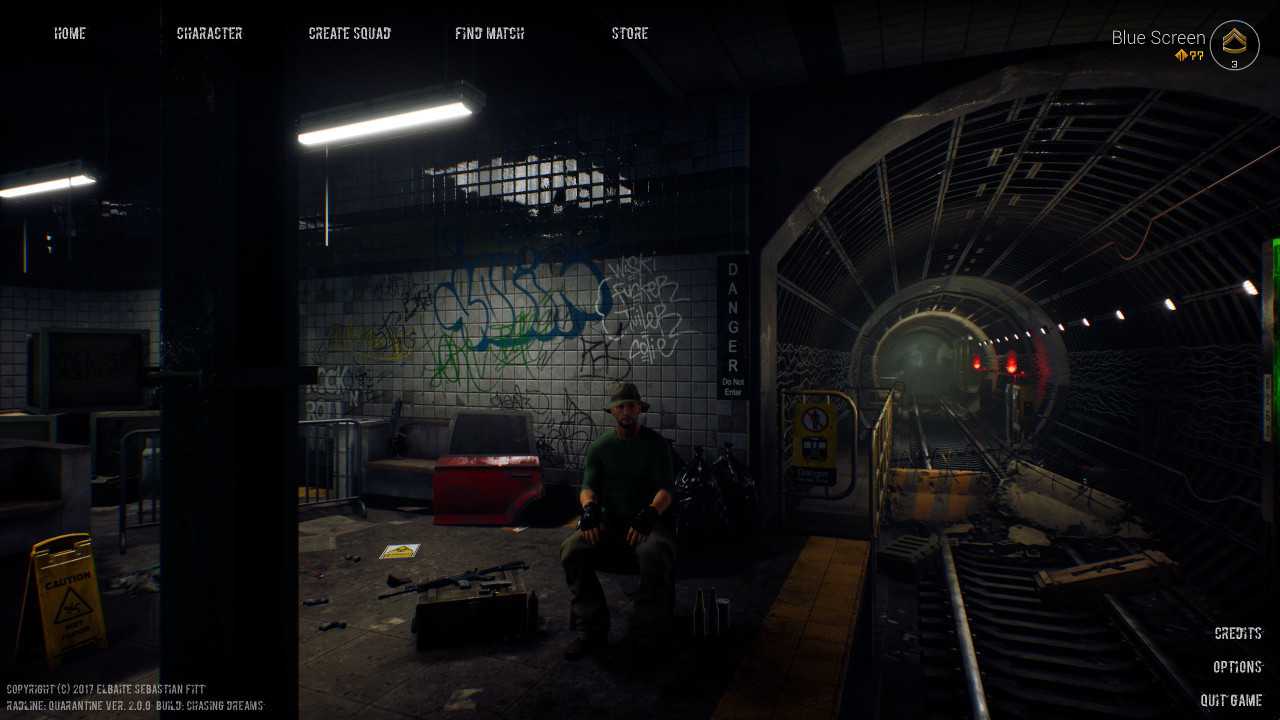Viewport: 1280px width, 720px height.
Task: Select Create Squad in top menu
Action: point(350,33)
